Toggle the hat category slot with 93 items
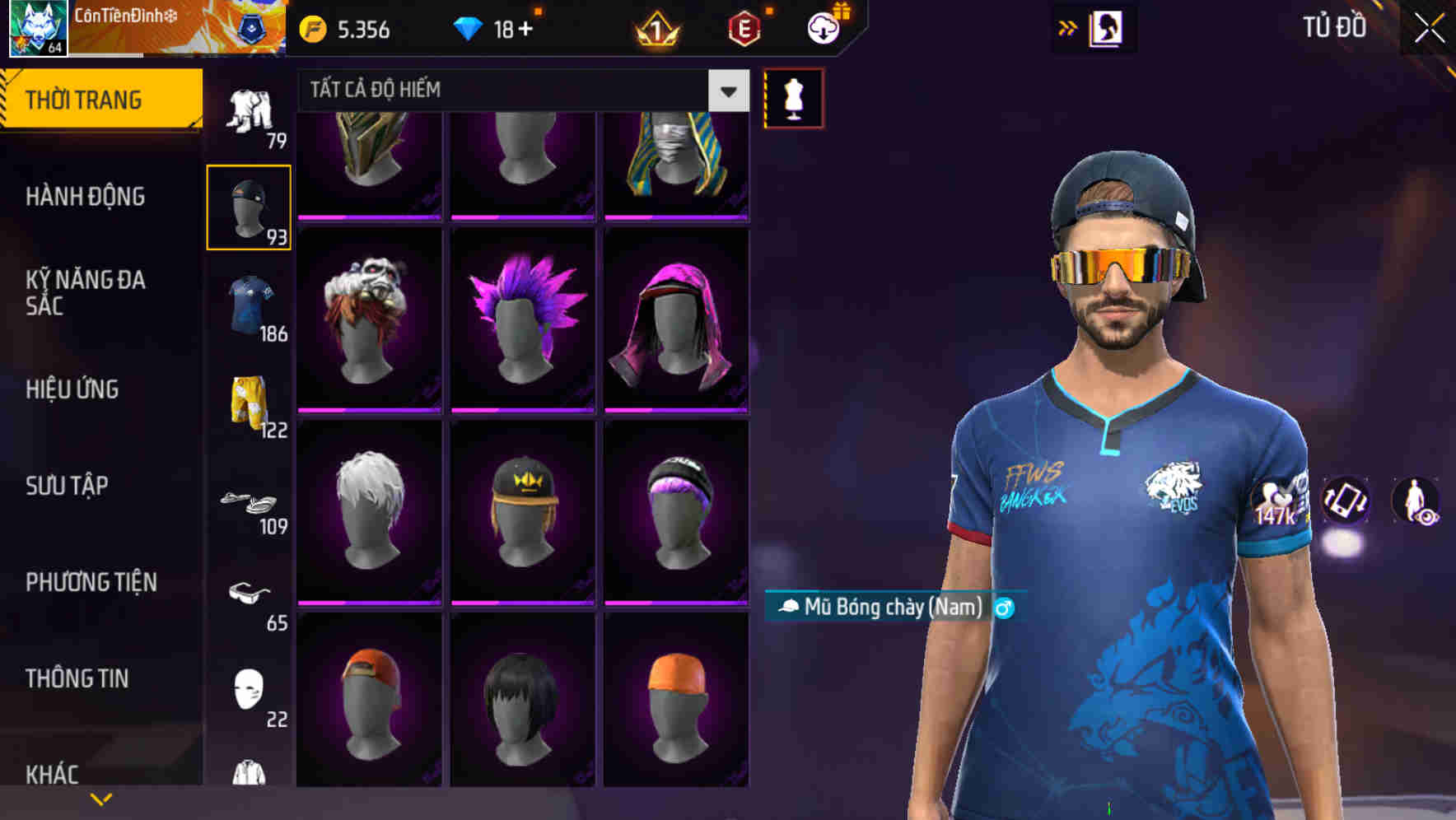This screenshot has height=820, width=1456. (249, 205)
